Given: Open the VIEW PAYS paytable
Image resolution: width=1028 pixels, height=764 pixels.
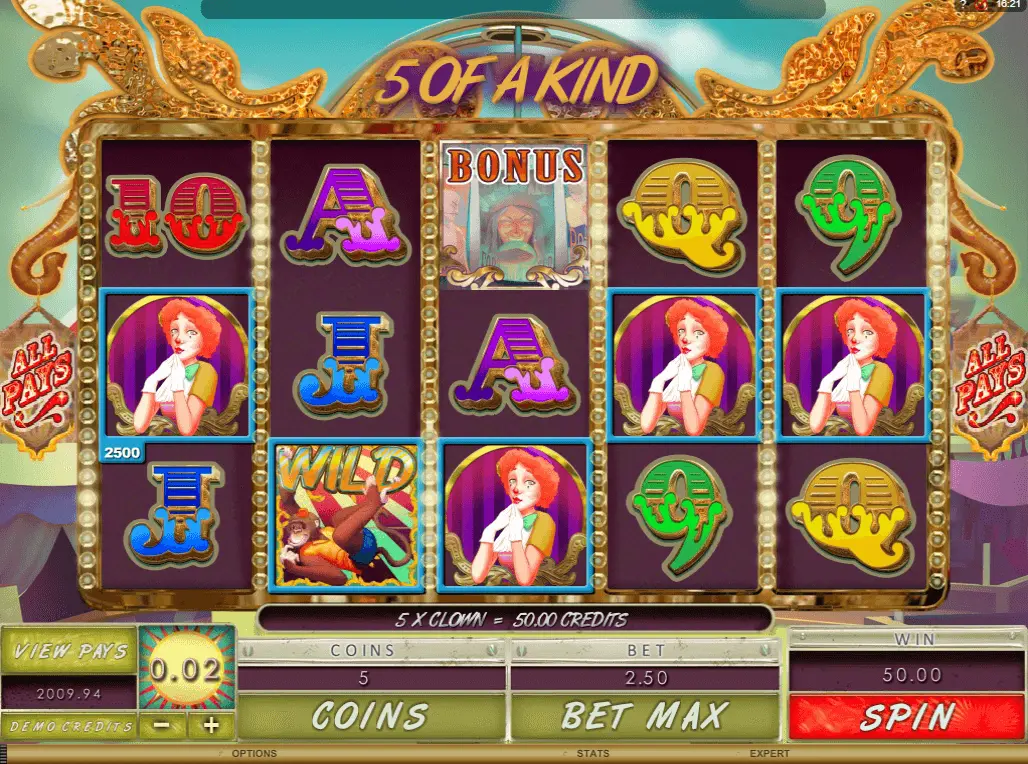Looking at the screenshot, I should click(x=69, y=651).
